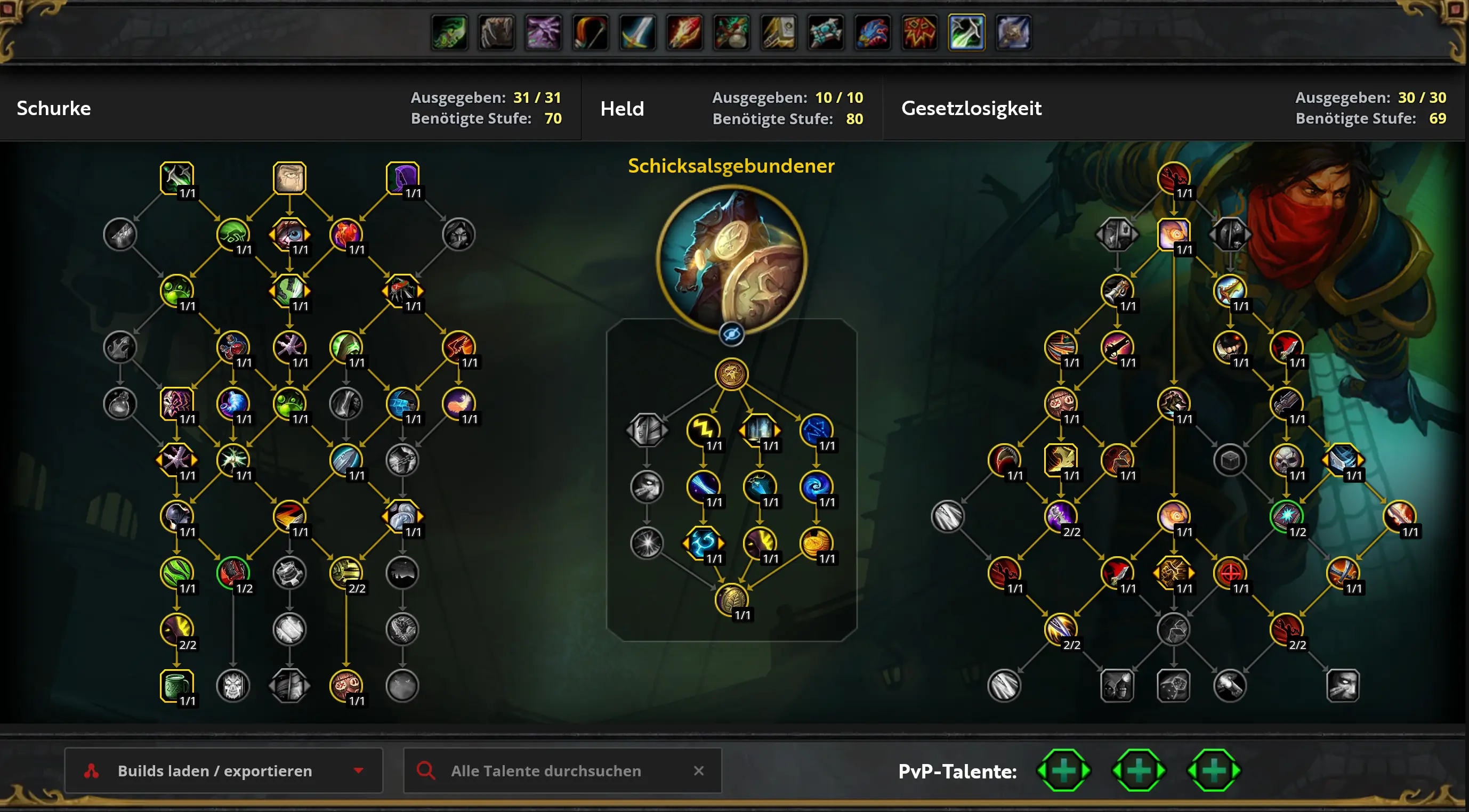Viewport: 1469px width, 812px height.
Task: Choose the highlighted rogue class icon in top bar
Action: point(966,32)
